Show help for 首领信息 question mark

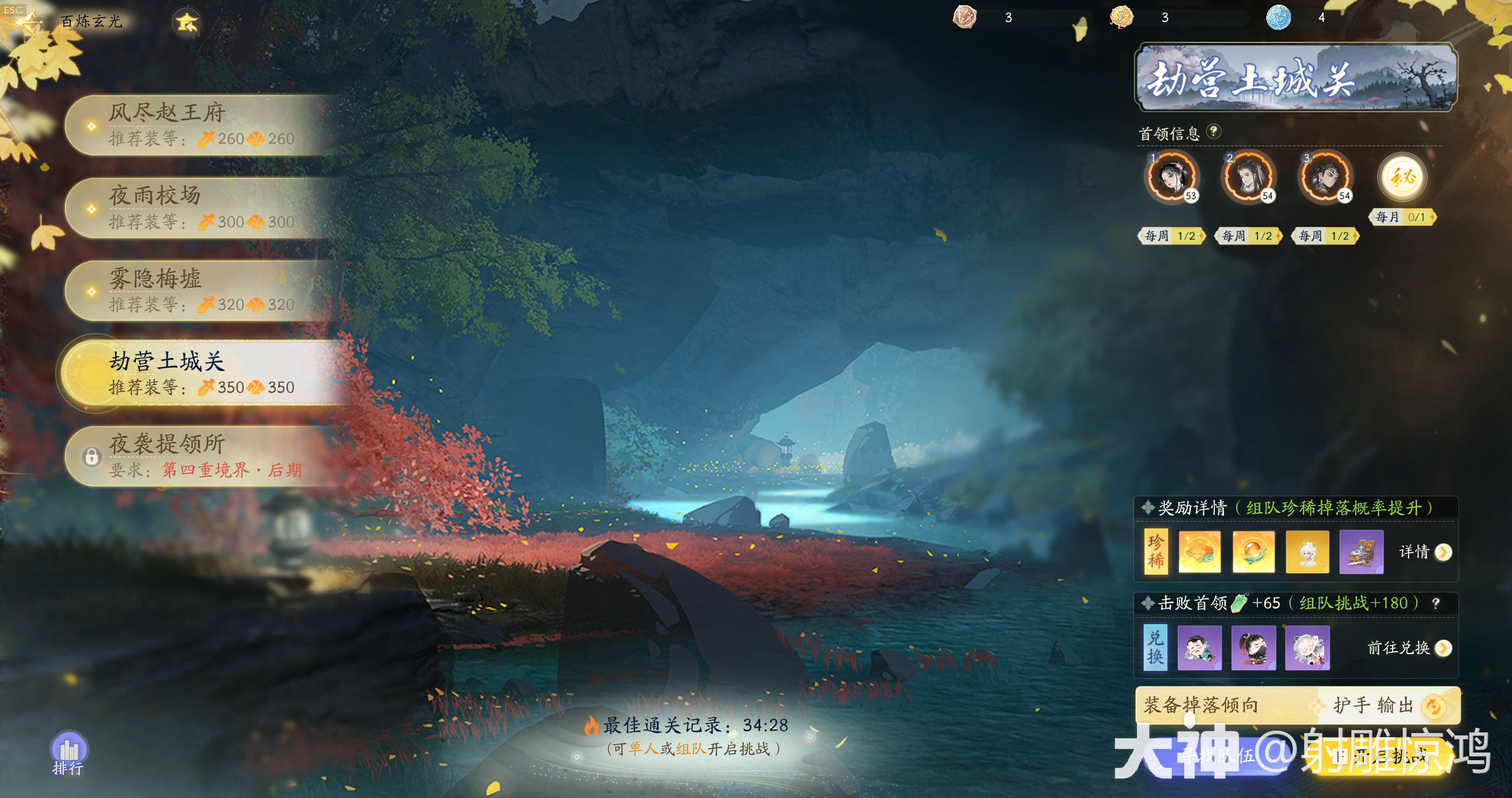point(1213,131)
